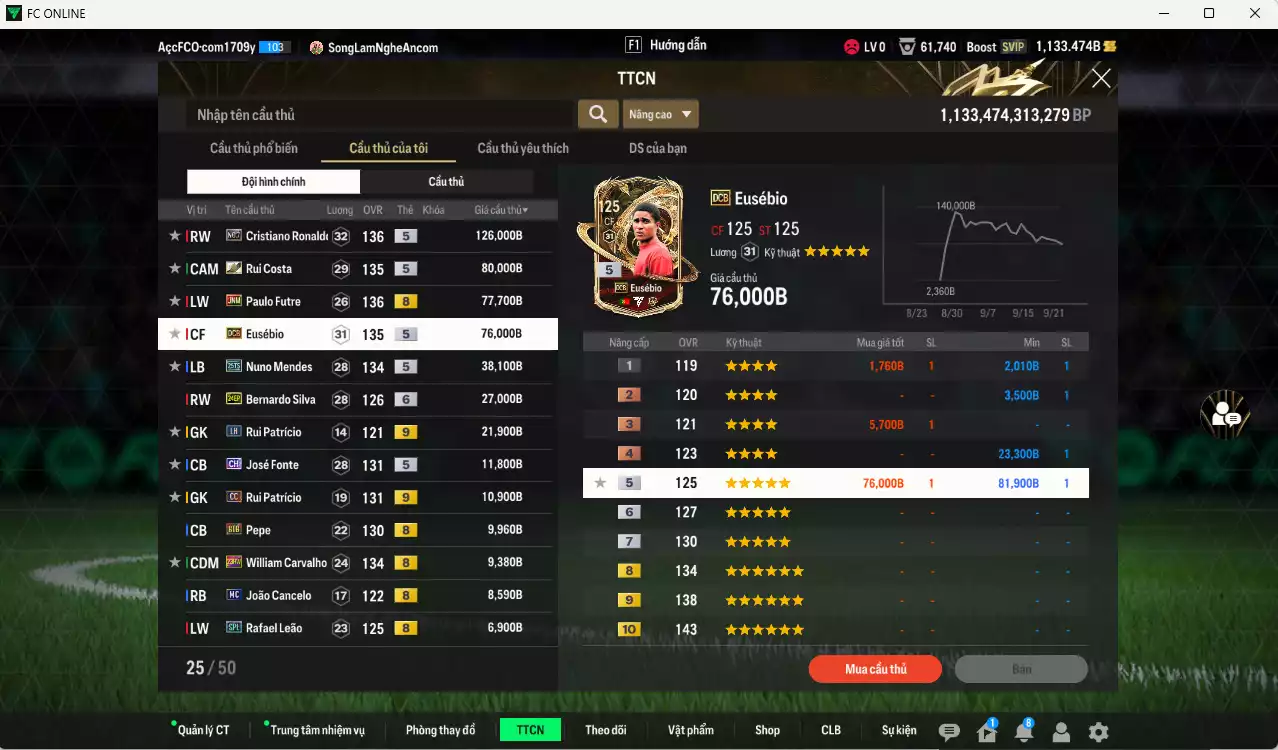Close the TTCN window
The image size is (1278, 750).
click(1101, 78)
